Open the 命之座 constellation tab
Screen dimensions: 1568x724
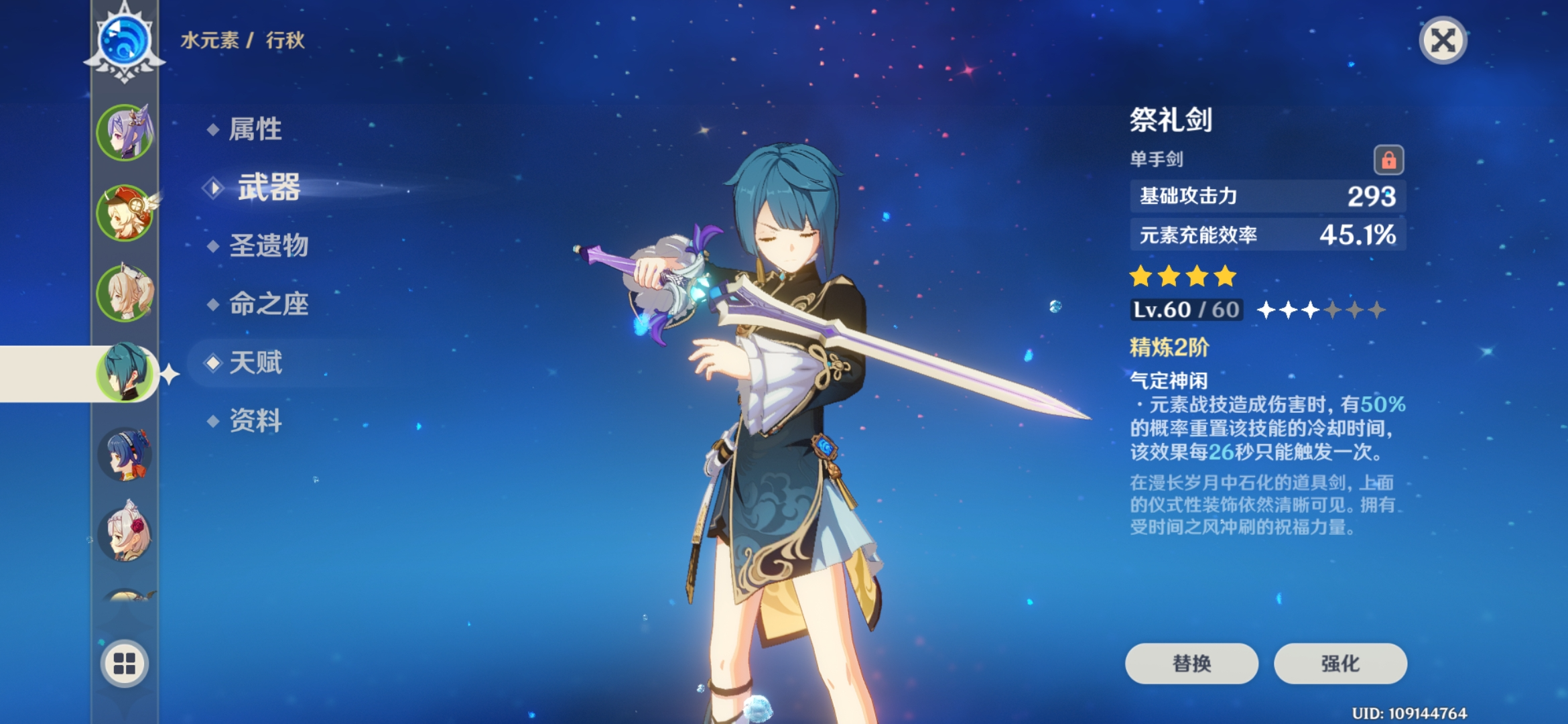[x=268, y=304]
